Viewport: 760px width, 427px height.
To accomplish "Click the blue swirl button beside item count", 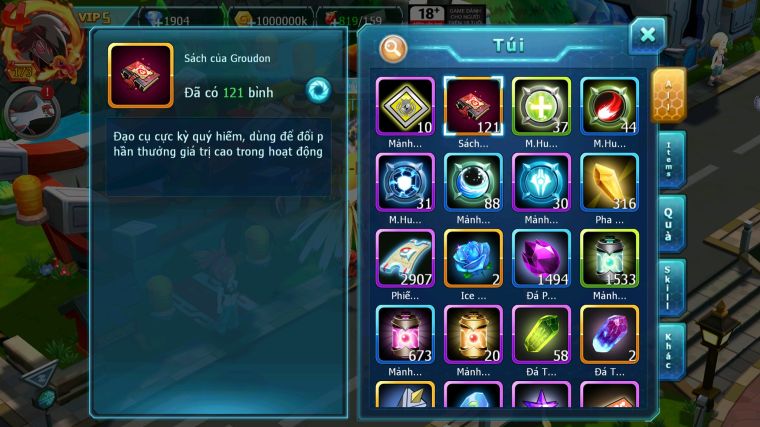I will click(318, 88).
